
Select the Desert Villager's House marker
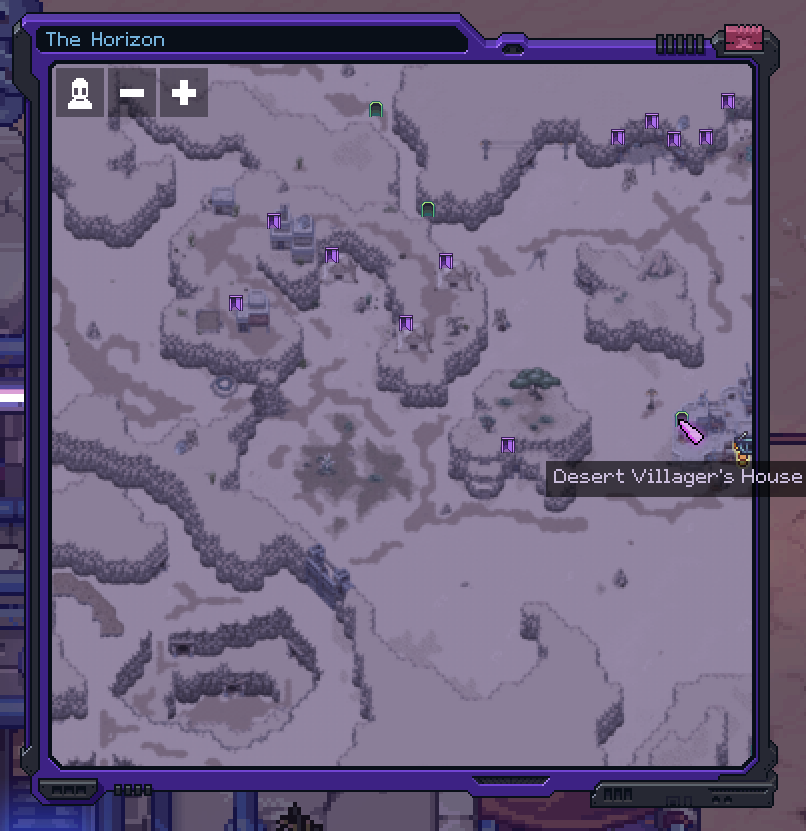[682, 417]
